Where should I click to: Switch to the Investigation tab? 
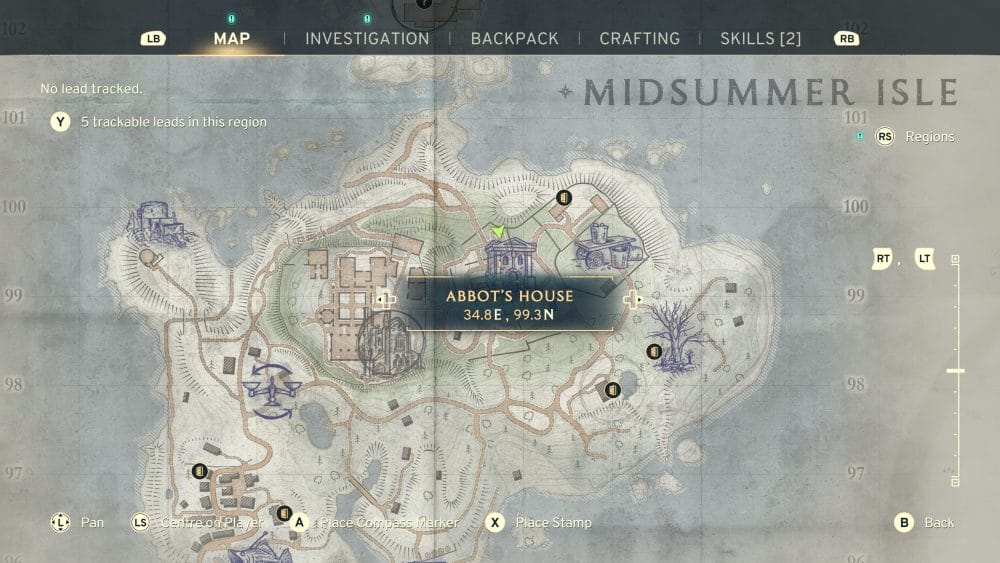coord(367,39)
